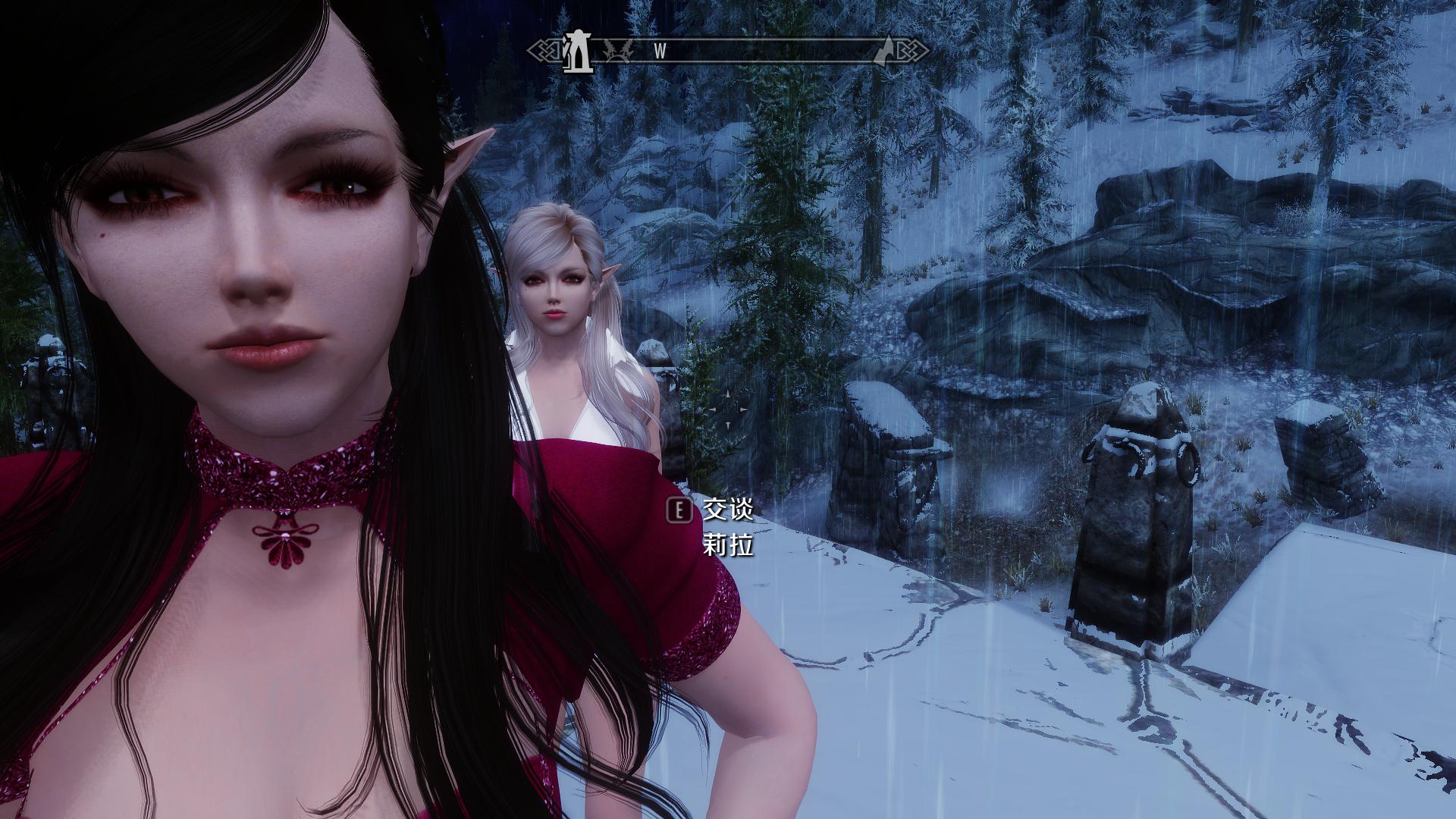Click the W heading on the compass
The height and width of the screenshot is (819, 1456).
point(660,52)
